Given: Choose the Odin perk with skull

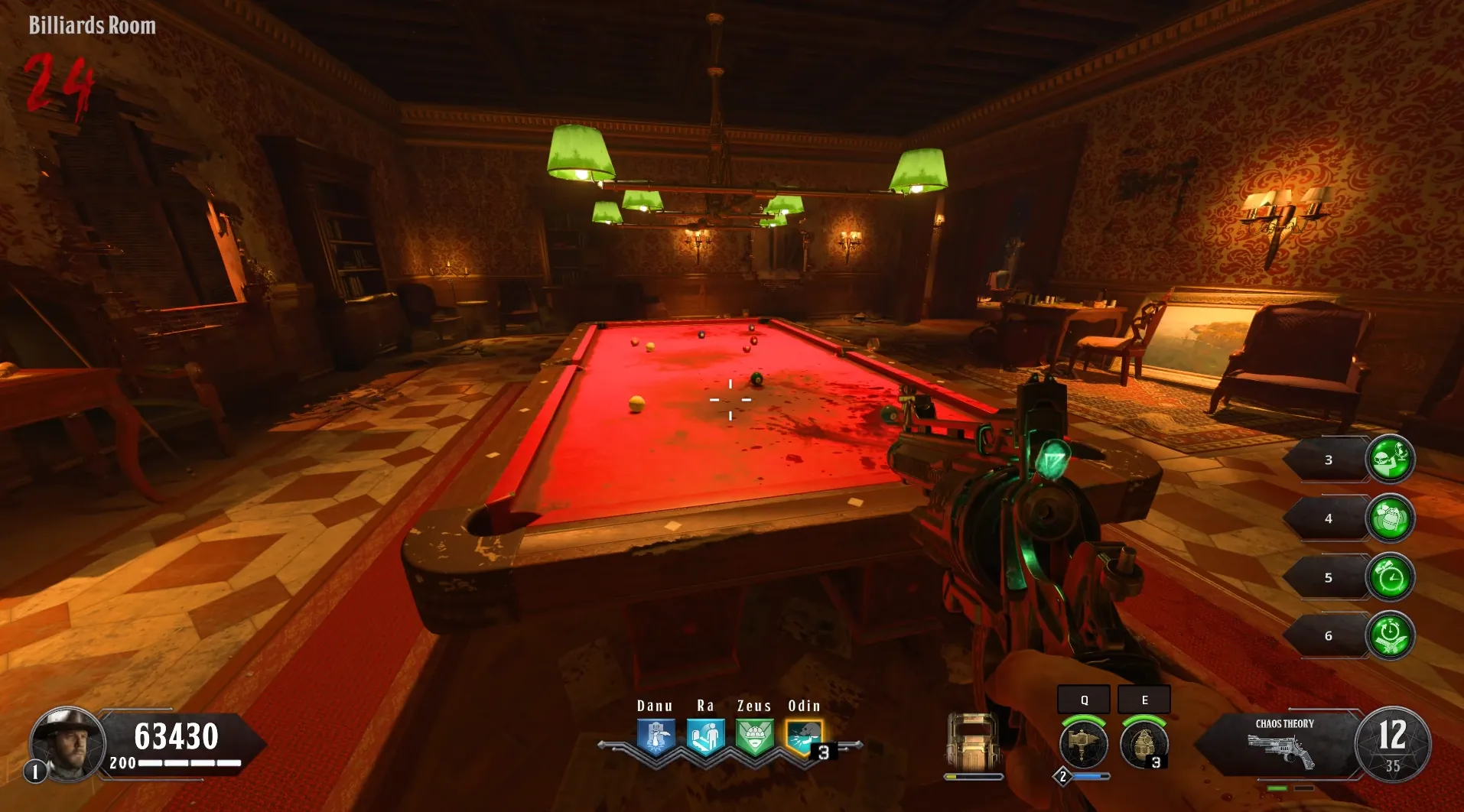Looking at the screenshot, I should pos(804,737).
